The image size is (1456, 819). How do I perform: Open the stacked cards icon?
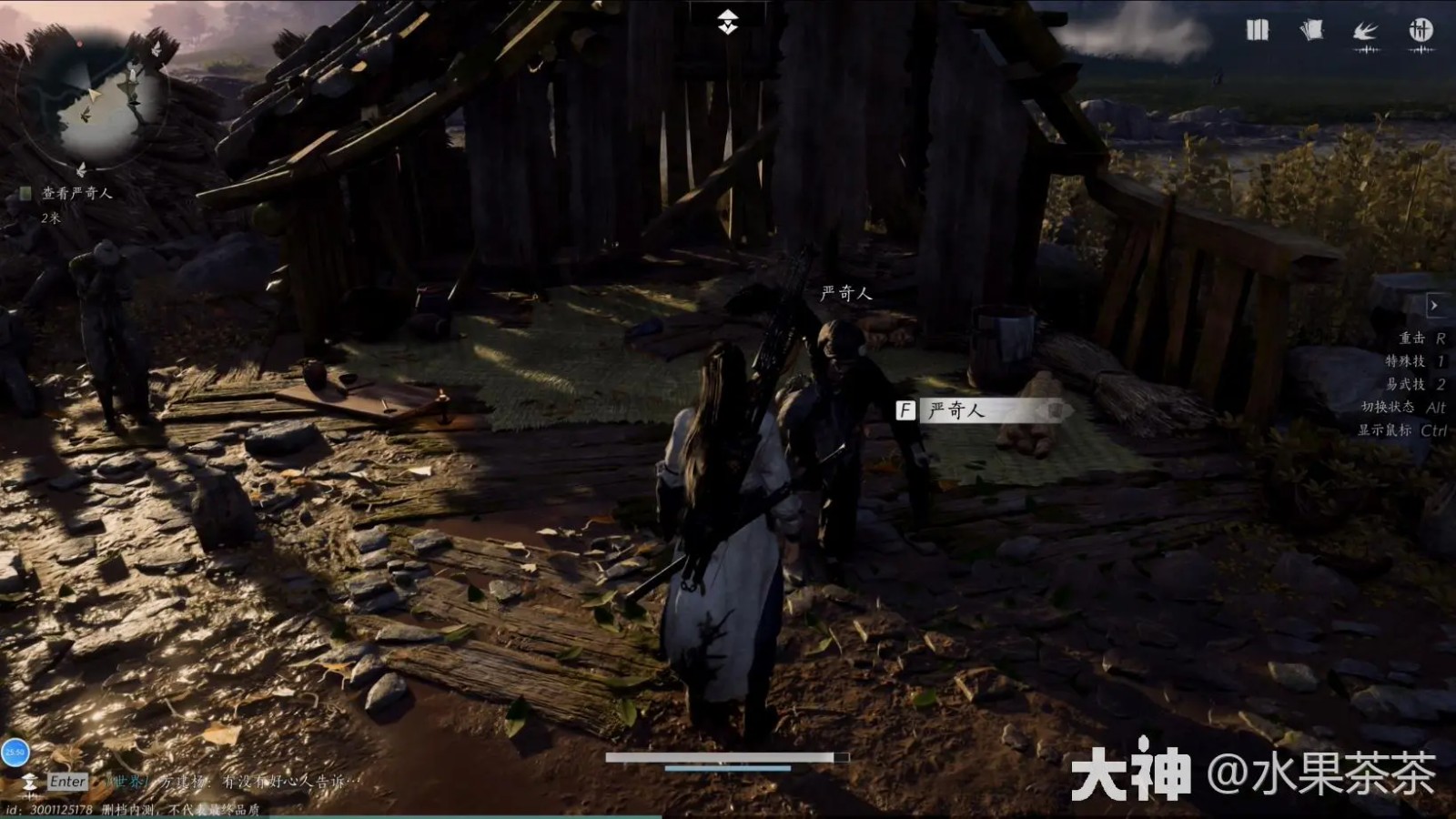(x=1311, y=30)
